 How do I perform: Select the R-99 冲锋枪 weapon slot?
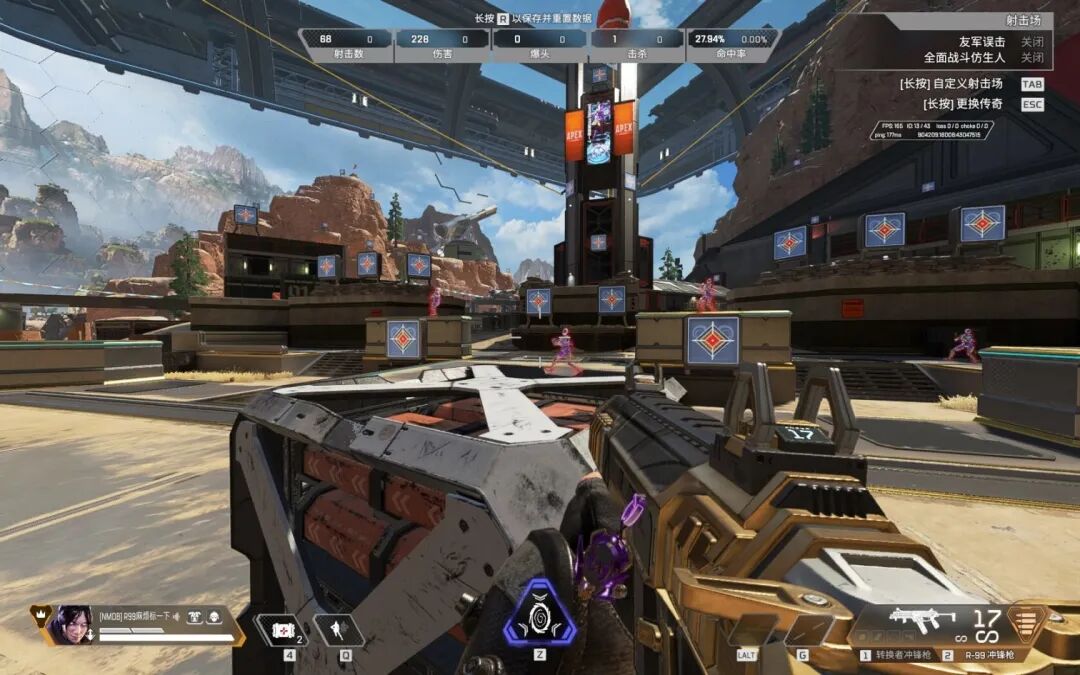(x=988, y=655)
